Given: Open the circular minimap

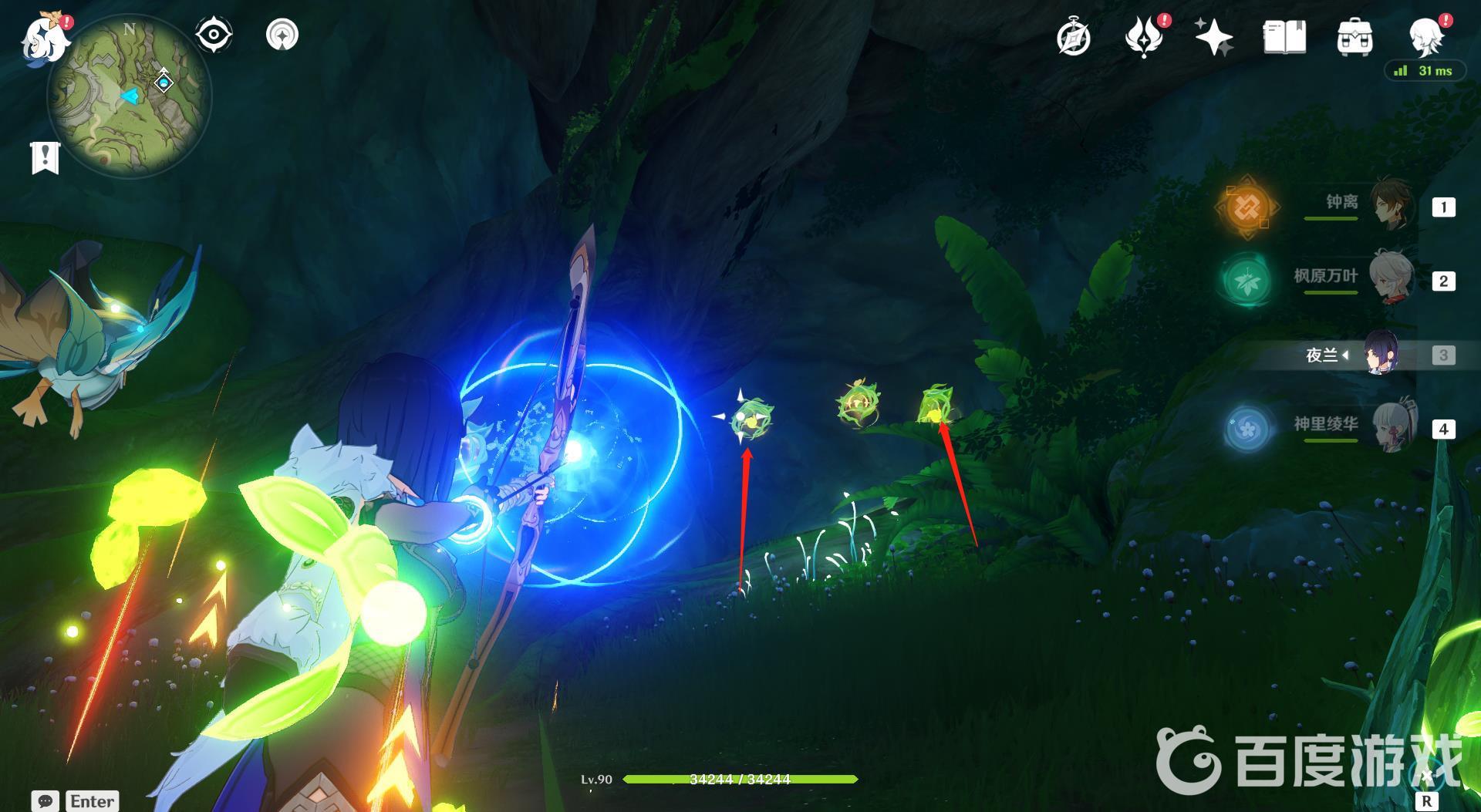Looking at the screenshot, I should [129, 96].
